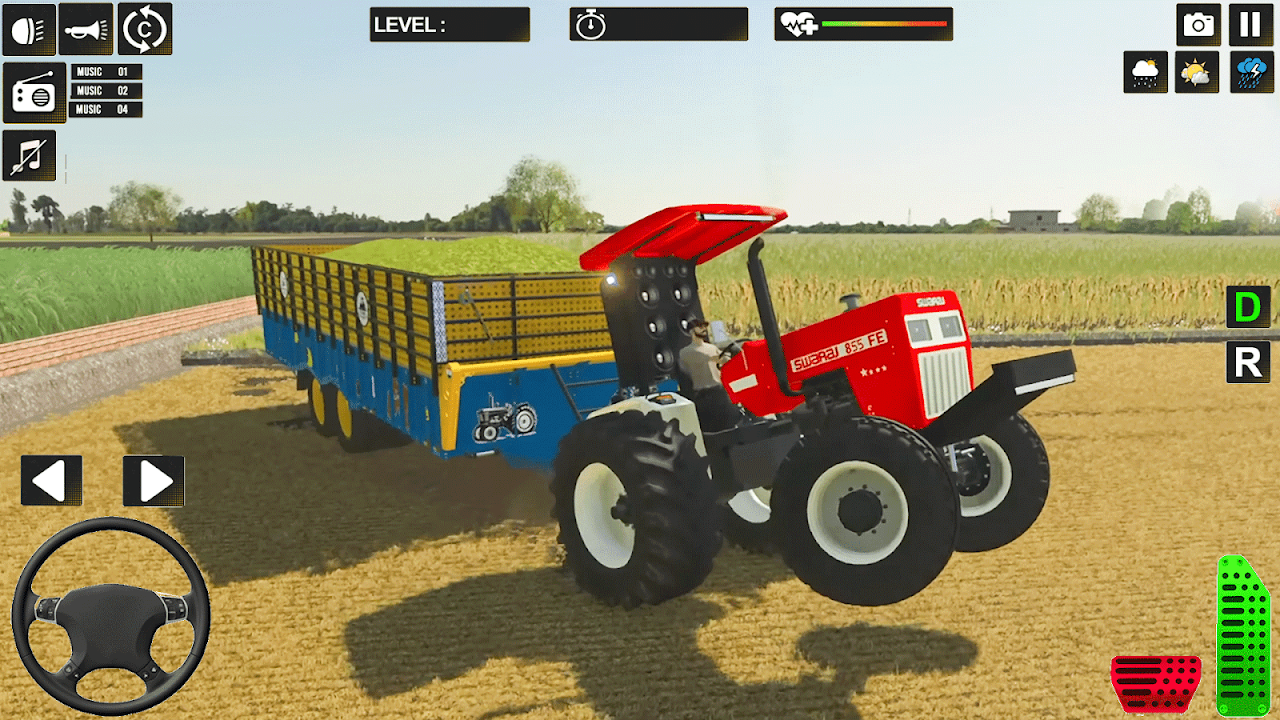Hit the red brake pedal

1156,684
